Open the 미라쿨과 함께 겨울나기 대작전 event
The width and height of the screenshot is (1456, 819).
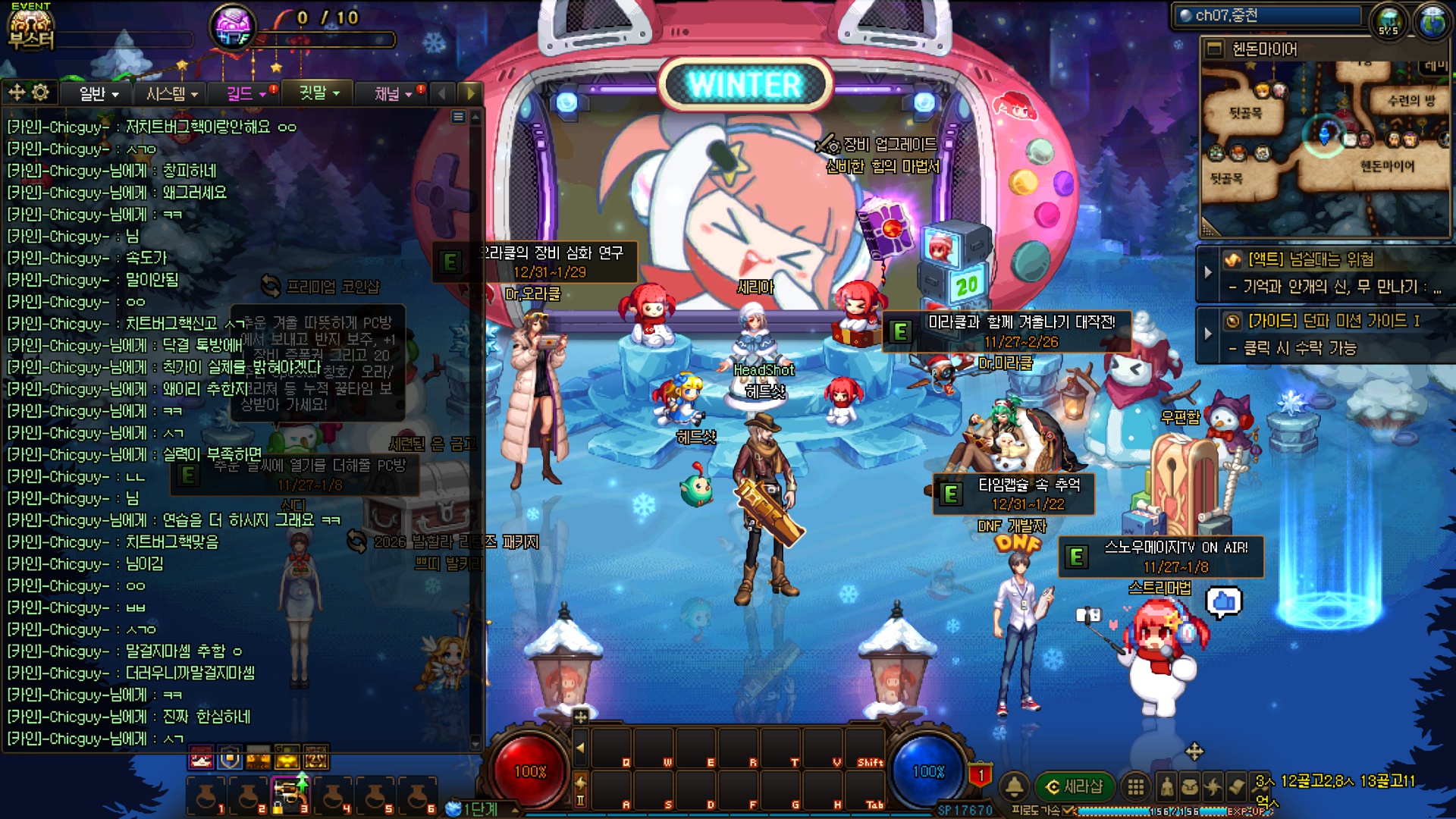click(x=1009, y=331)
